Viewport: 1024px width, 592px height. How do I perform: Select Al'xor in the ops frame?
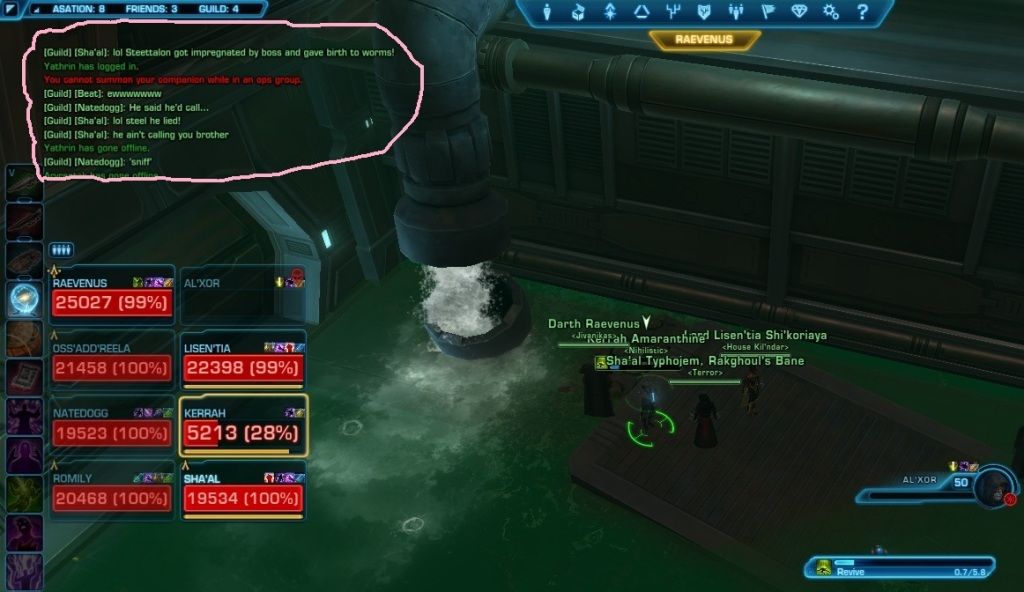[242, 295]
